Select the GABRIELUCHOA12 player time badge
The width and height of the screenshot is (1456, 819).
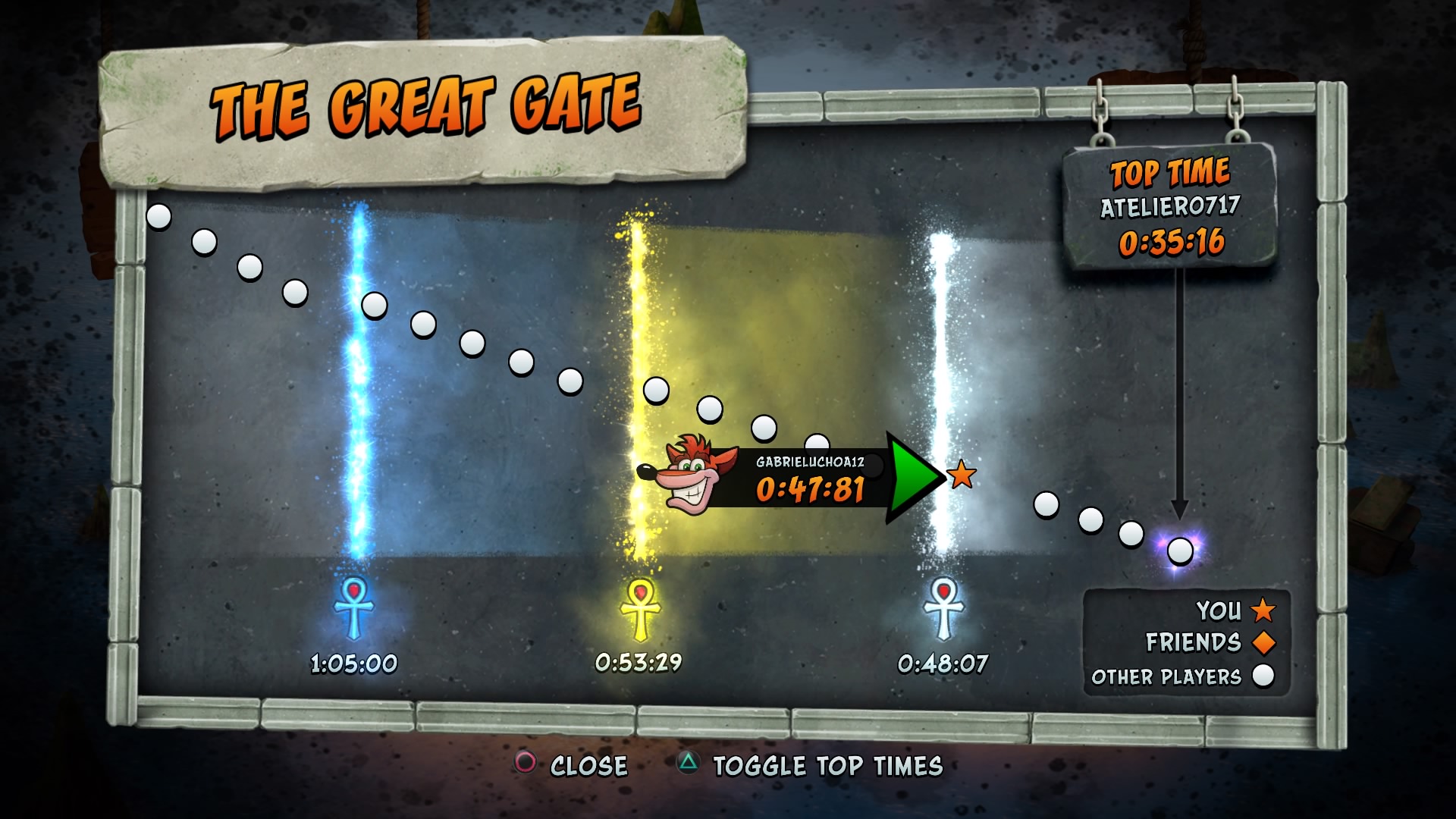[789, 479]
